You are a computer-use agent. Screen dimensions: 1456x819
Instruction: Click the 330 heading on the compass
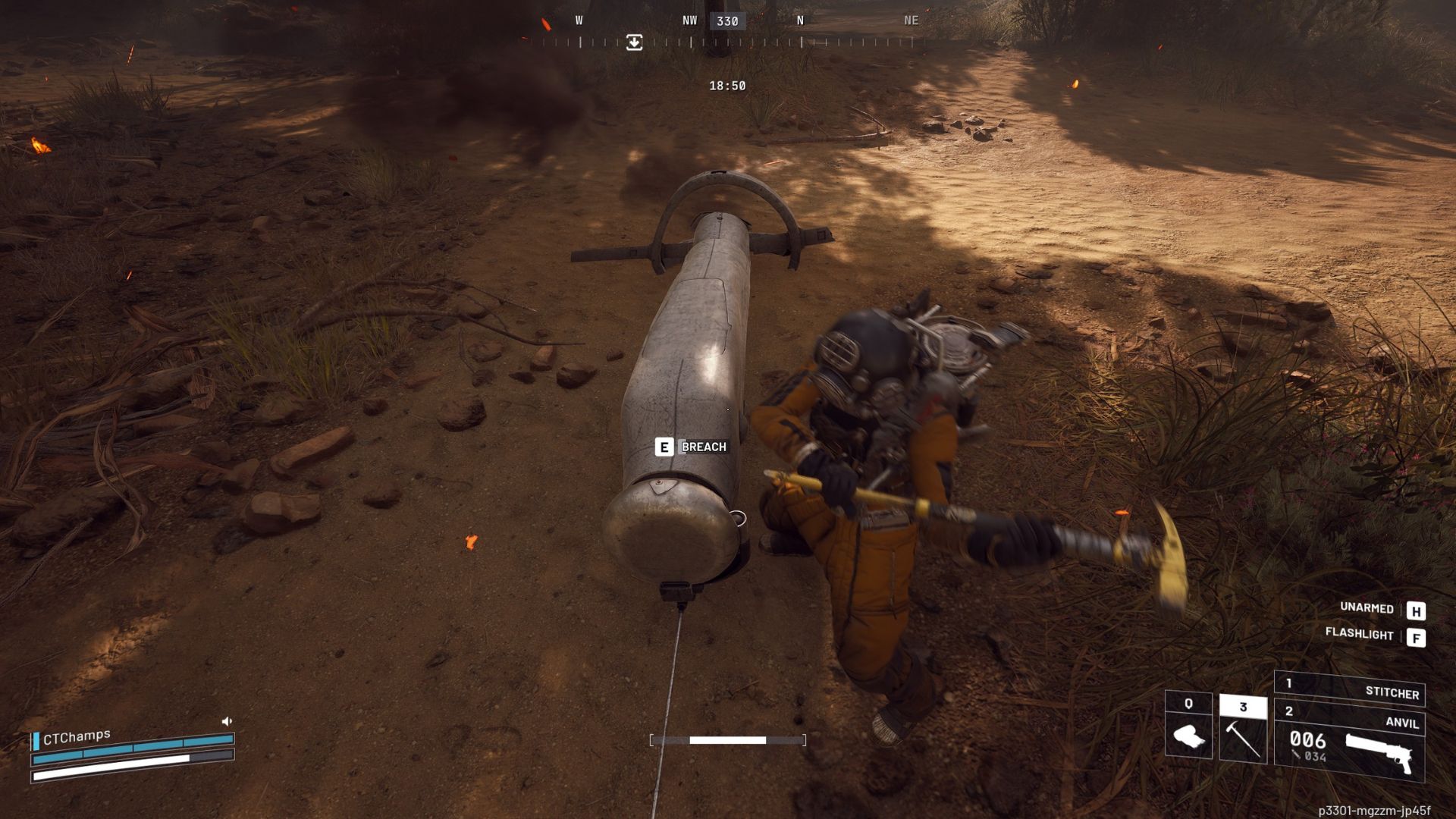pos(727,21)
